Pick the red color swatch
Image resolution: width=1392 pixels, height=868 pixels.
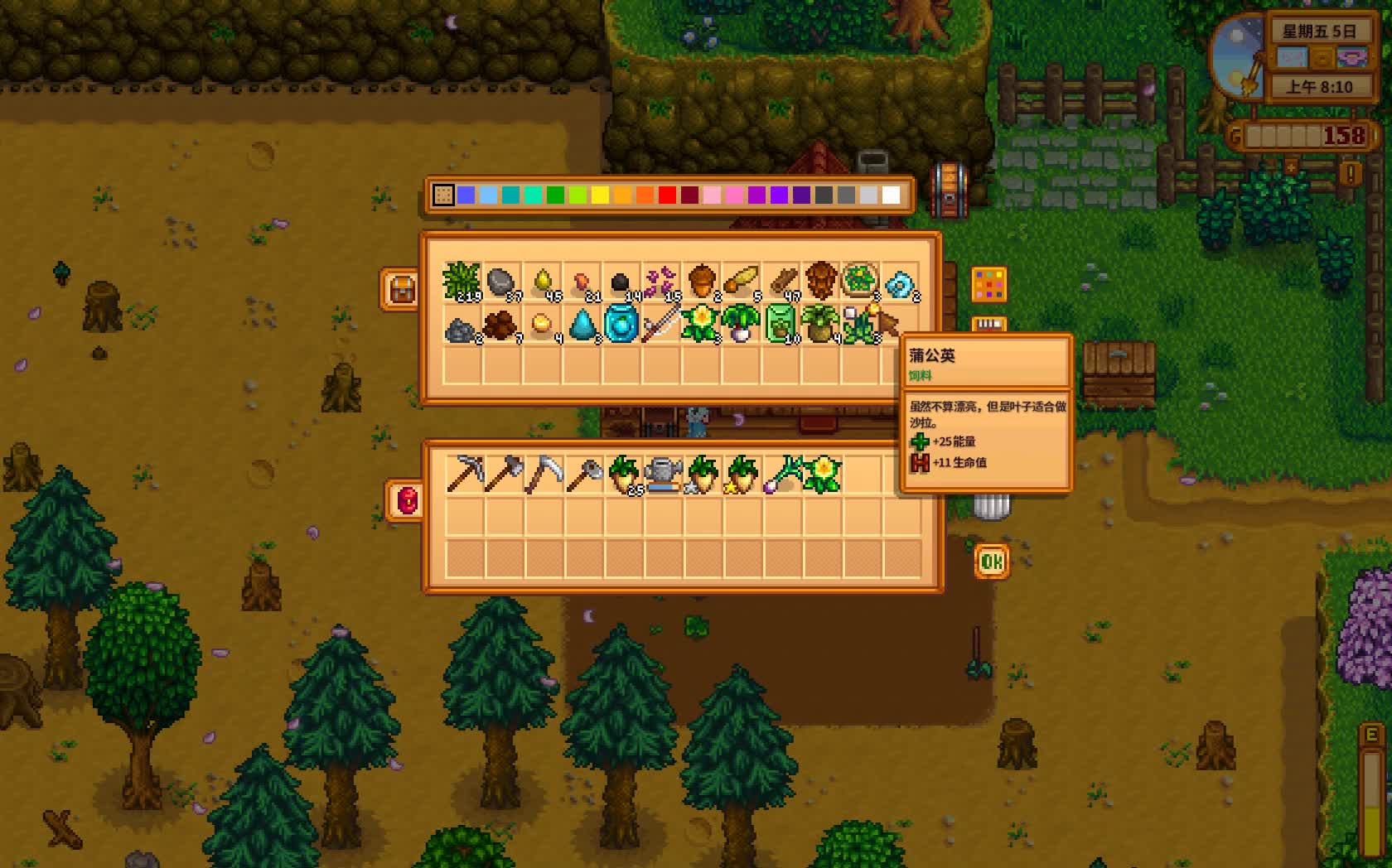667,195
